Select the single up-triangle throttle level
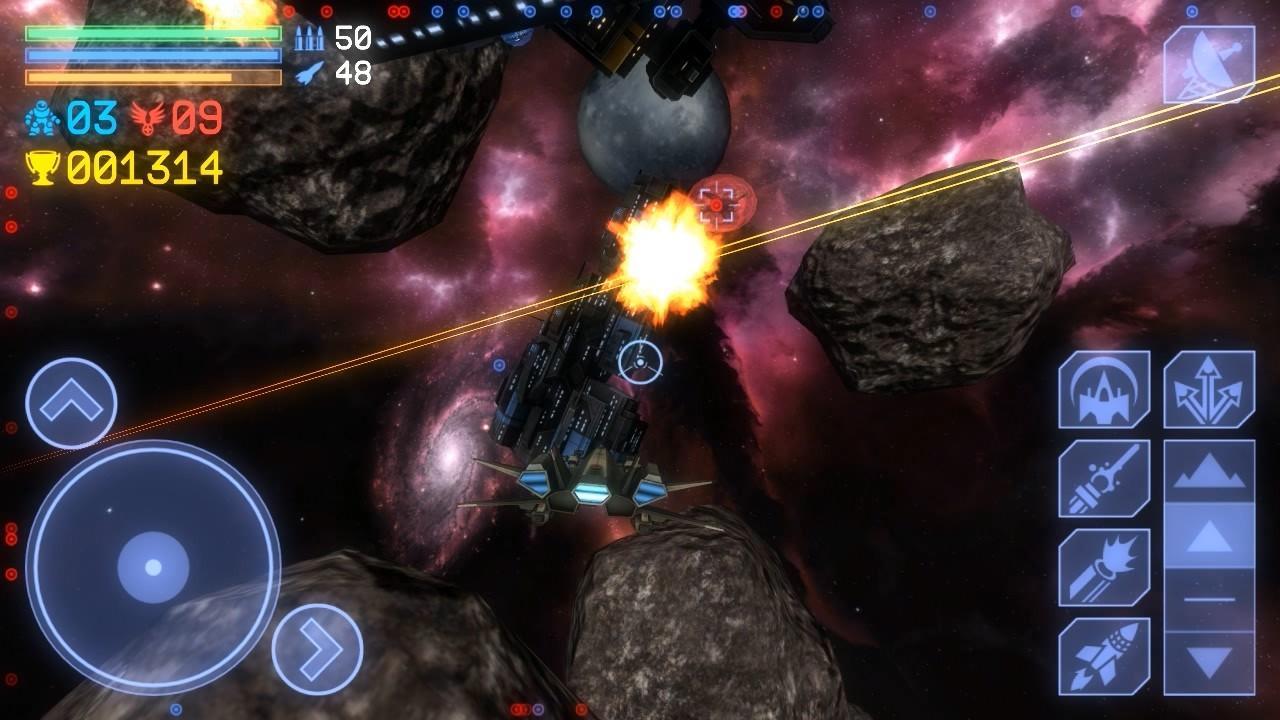 (x=1209, y=537)
